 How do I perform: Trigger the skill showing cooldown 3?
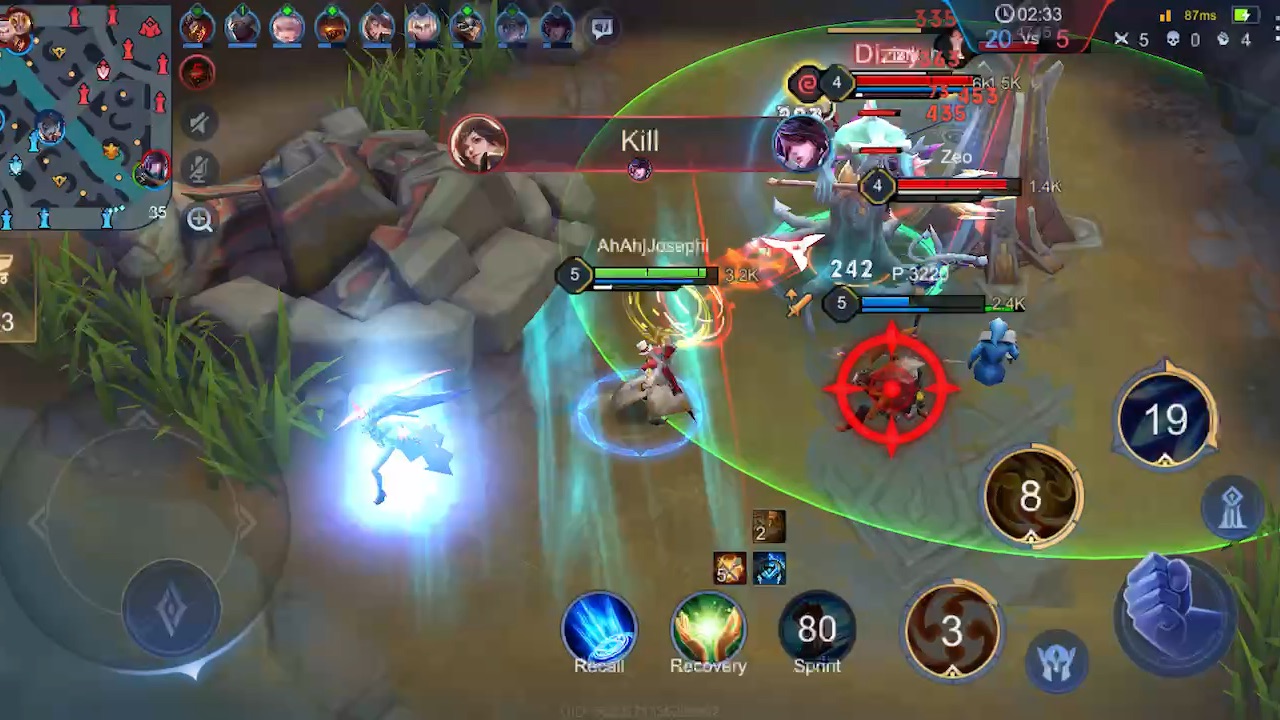[952, 630]
